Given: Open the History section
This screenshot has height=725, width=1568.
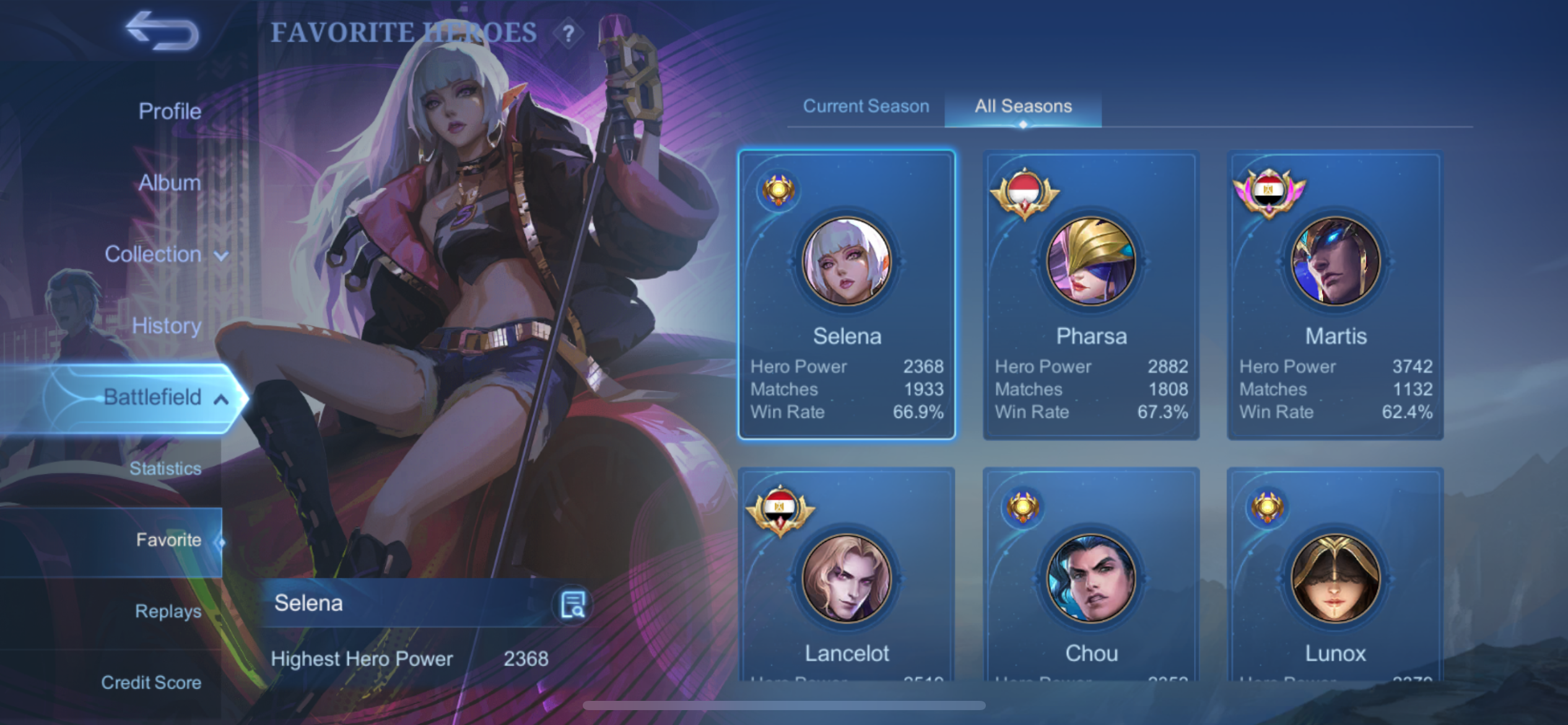Looking at the screenshot, I should click(x=167, y=326).
